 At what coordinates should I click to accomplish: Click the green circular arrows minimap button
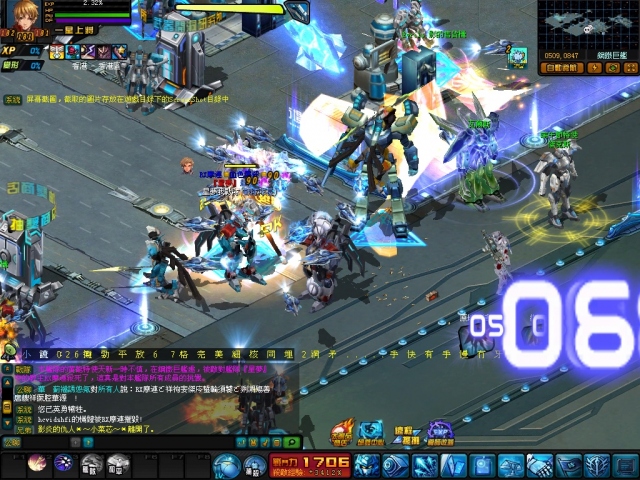tap(612, 68)
